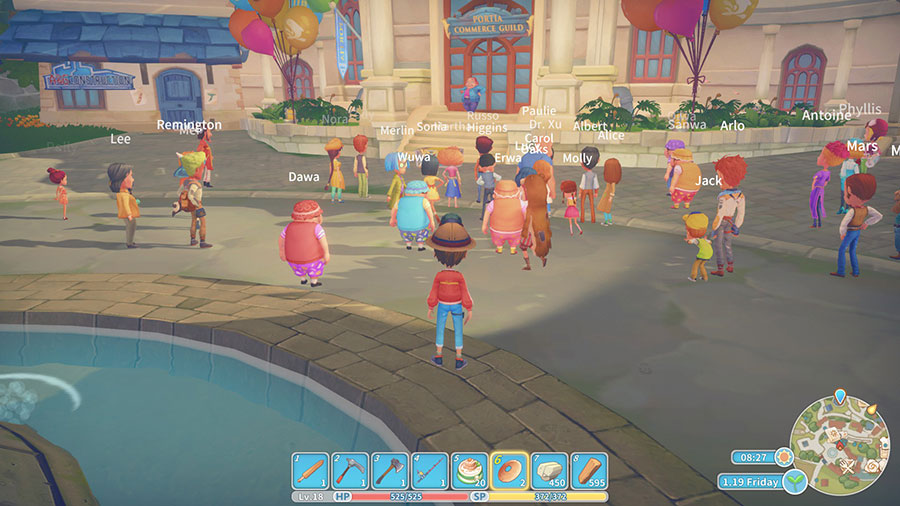Click the sun weather icon
Screen dimensions: 900x506
[x=782, y=457]
